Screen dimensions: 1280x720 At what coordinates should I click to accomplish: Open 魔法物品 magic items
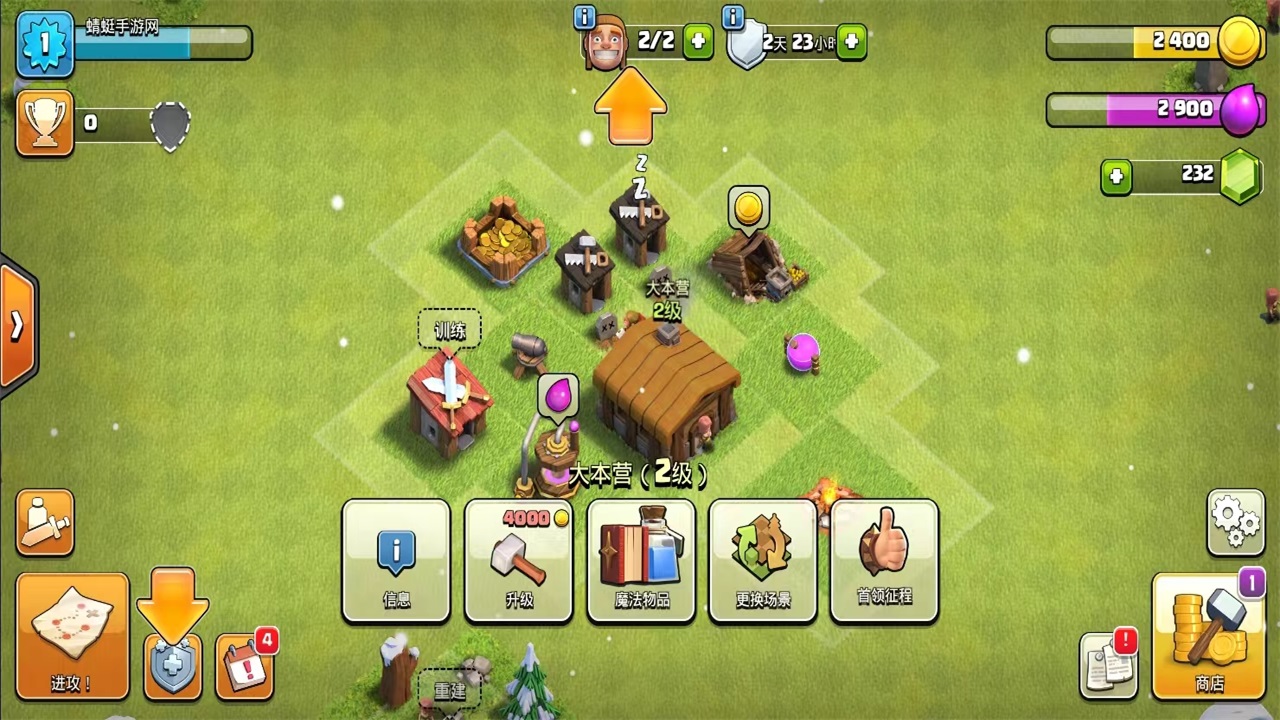pos(641,560)
